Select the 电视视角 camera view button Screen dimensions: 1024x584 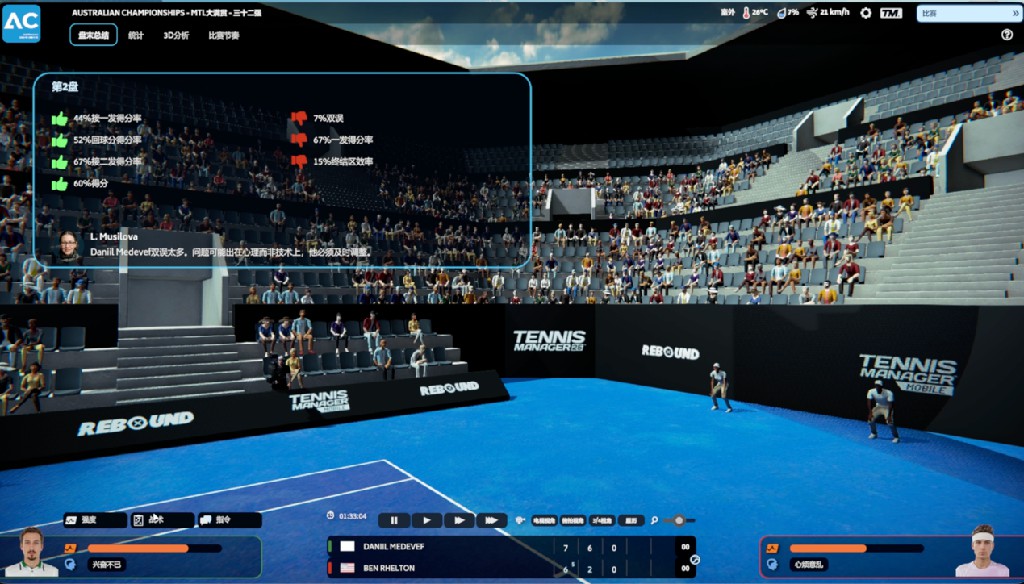pyautogui.click(x=543, y=520)
